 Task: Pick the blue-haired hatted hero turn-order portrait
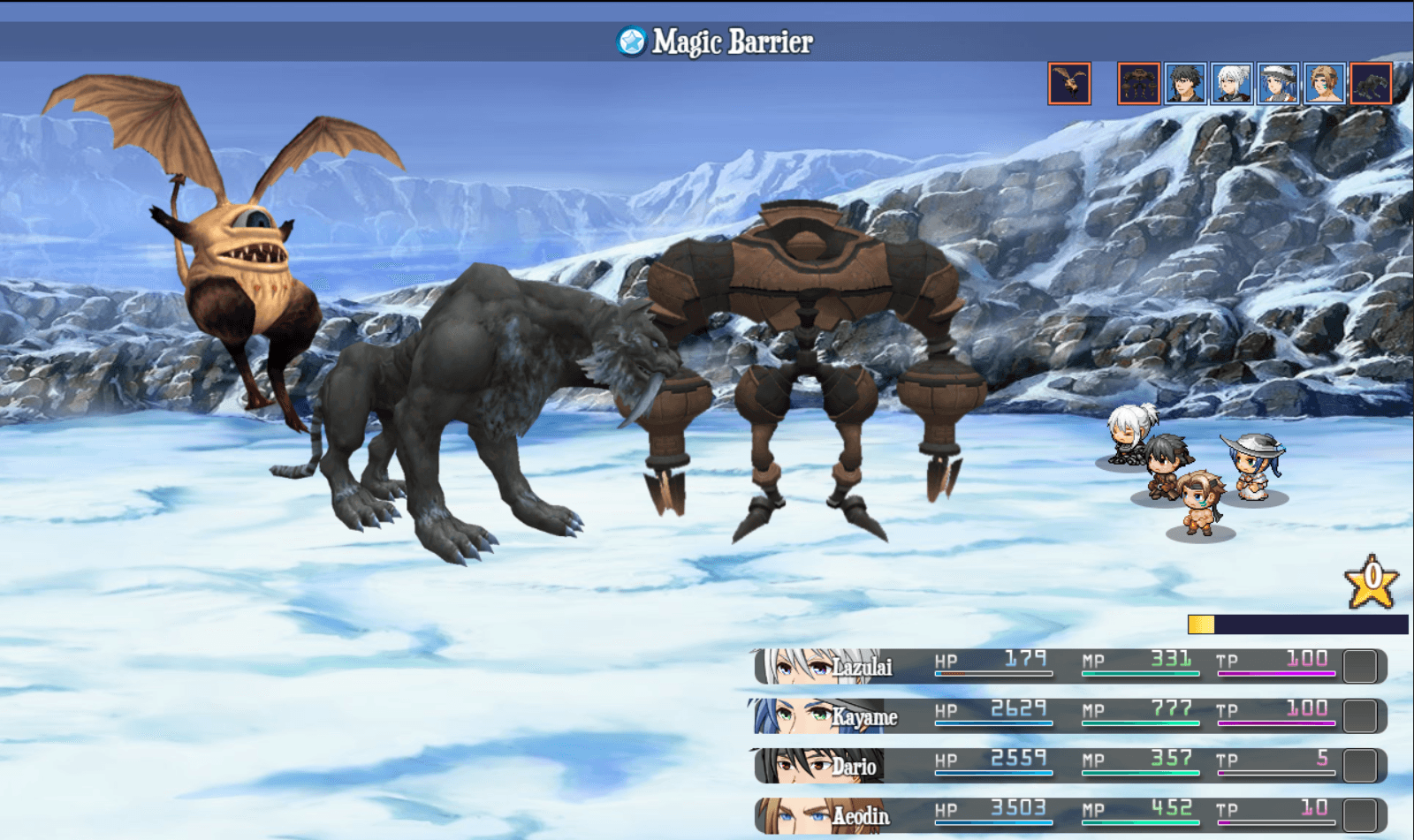[x=1278, y=84]
